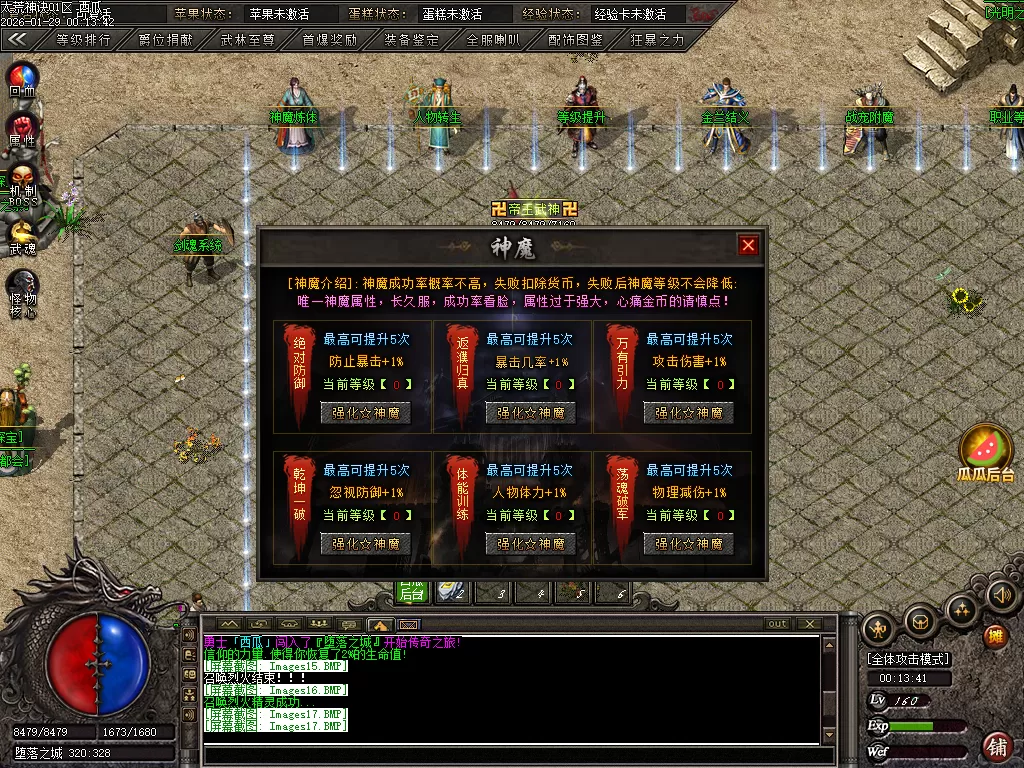
Task: Open the treasure chest bag button
Action: pos(920,623)
